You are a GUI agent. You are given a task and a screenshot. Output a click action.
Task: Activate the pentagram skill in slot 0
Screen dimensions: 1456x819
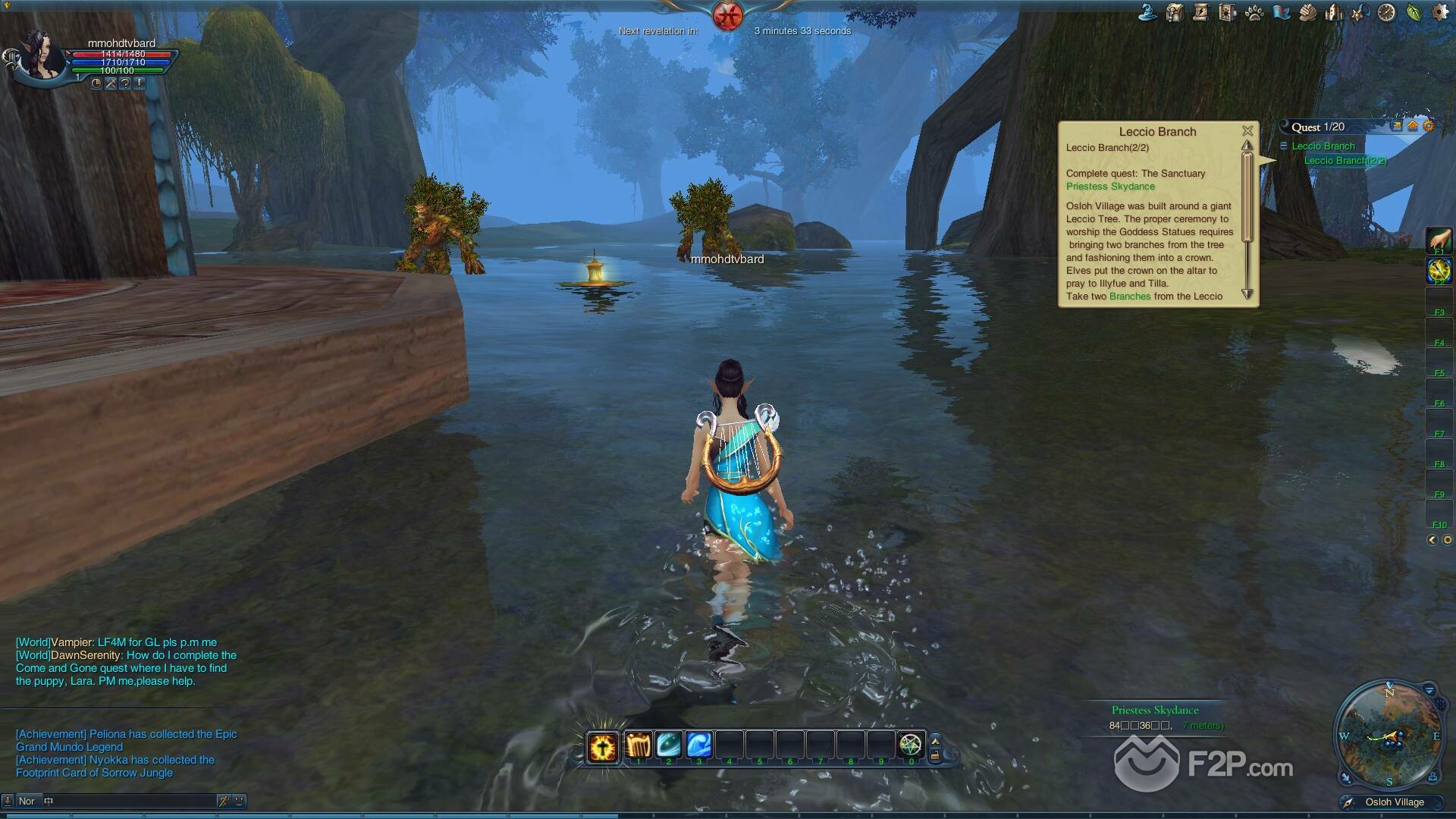click(x=911, y=745)
